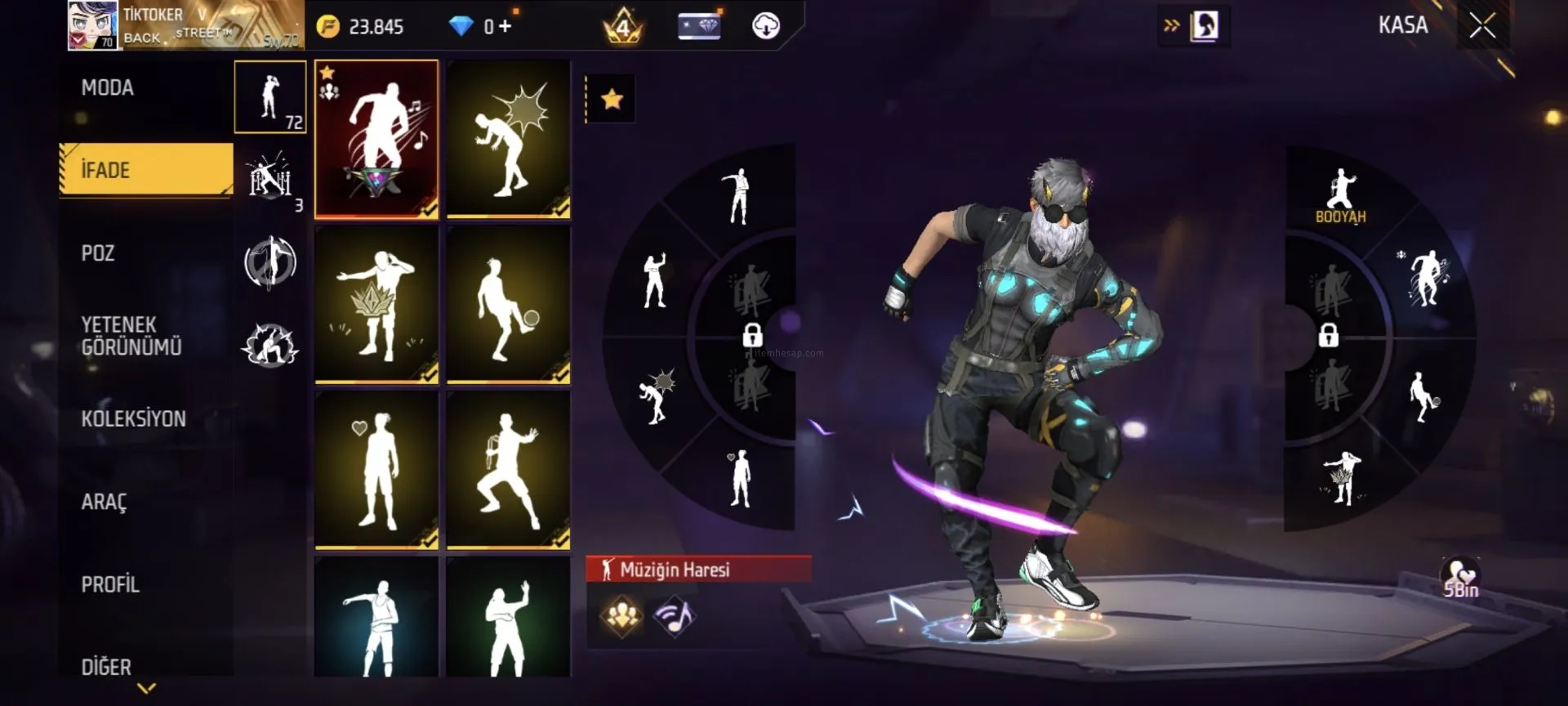The image size is (1568, 706).
Task: Select the İFADE category tab
Action: pos(145,170)
